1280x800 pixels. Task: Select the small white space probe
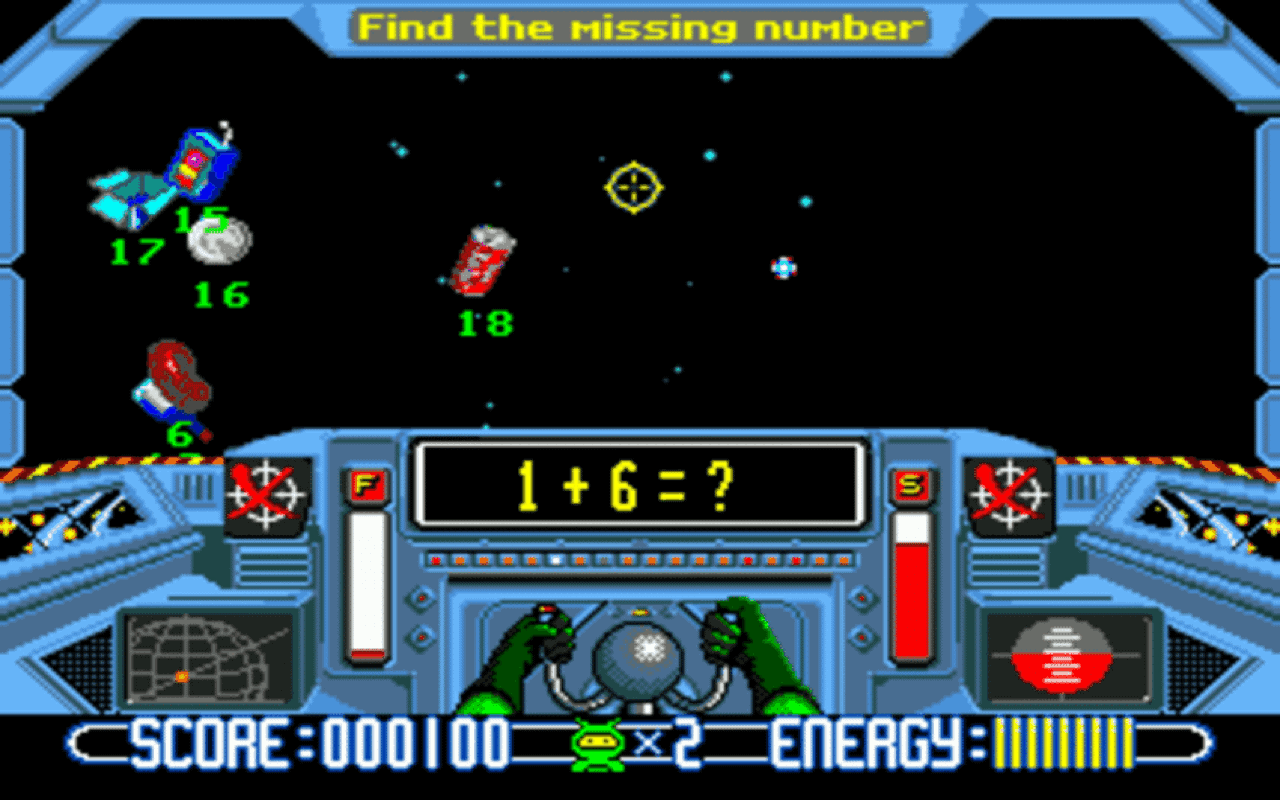coord(783,268)
